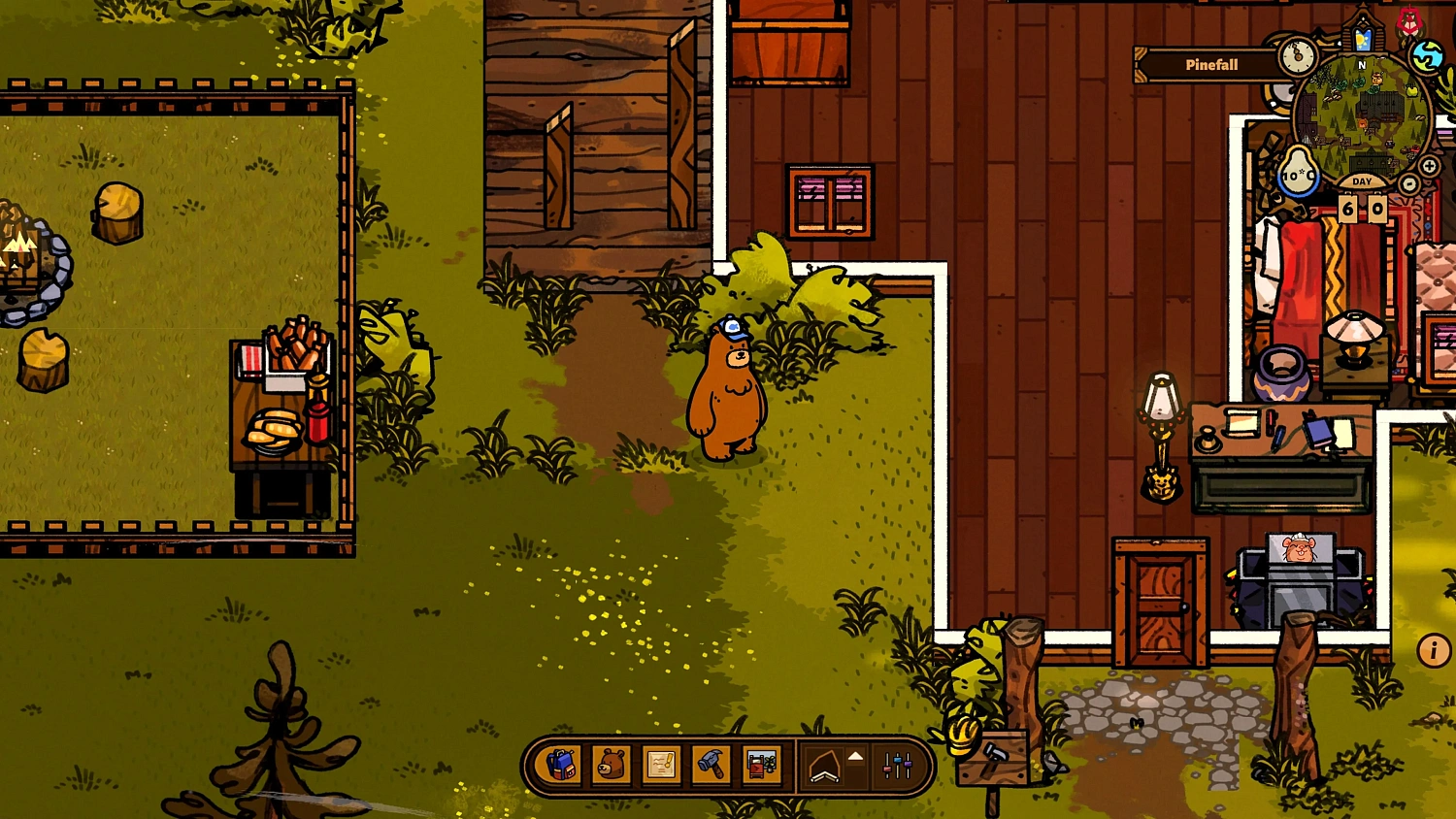Screen dimensions: 1456x819
Task: Click the N compass marker on the minimap
Action: point(1362,65)
